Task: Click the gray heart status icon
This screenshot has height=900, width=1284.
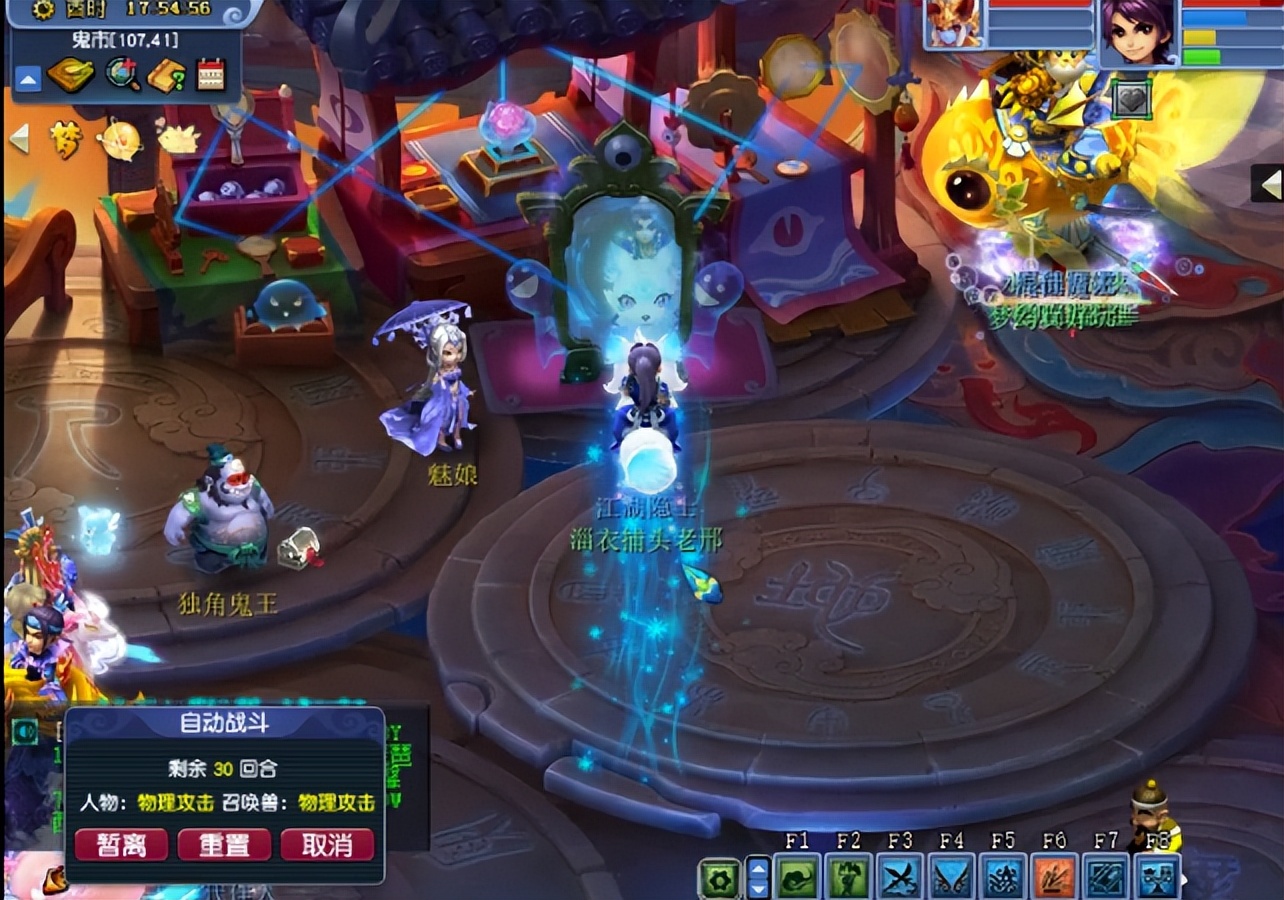Action: [1131, 99]
